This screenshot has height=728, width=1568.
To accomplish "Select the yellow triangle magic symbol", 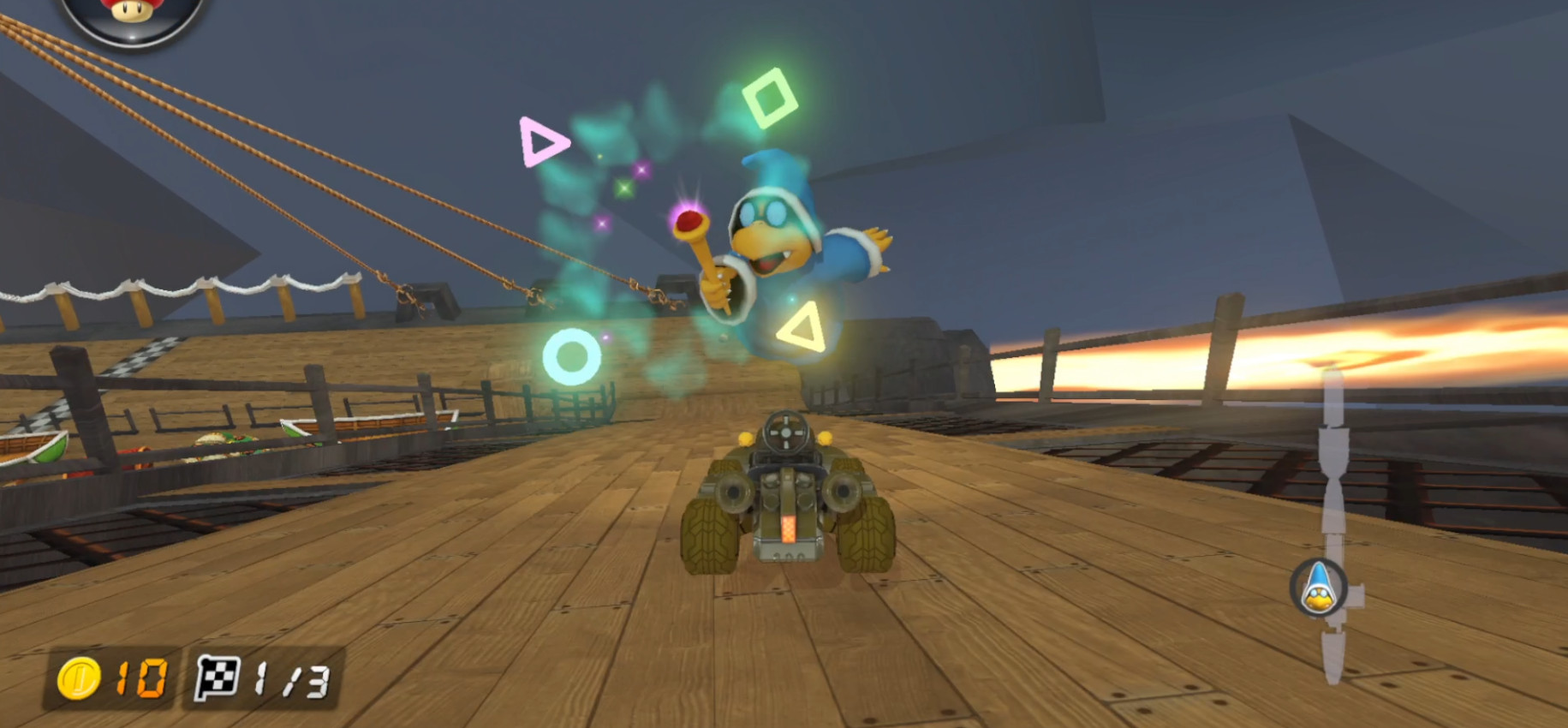I will click(x=802, y=327).
